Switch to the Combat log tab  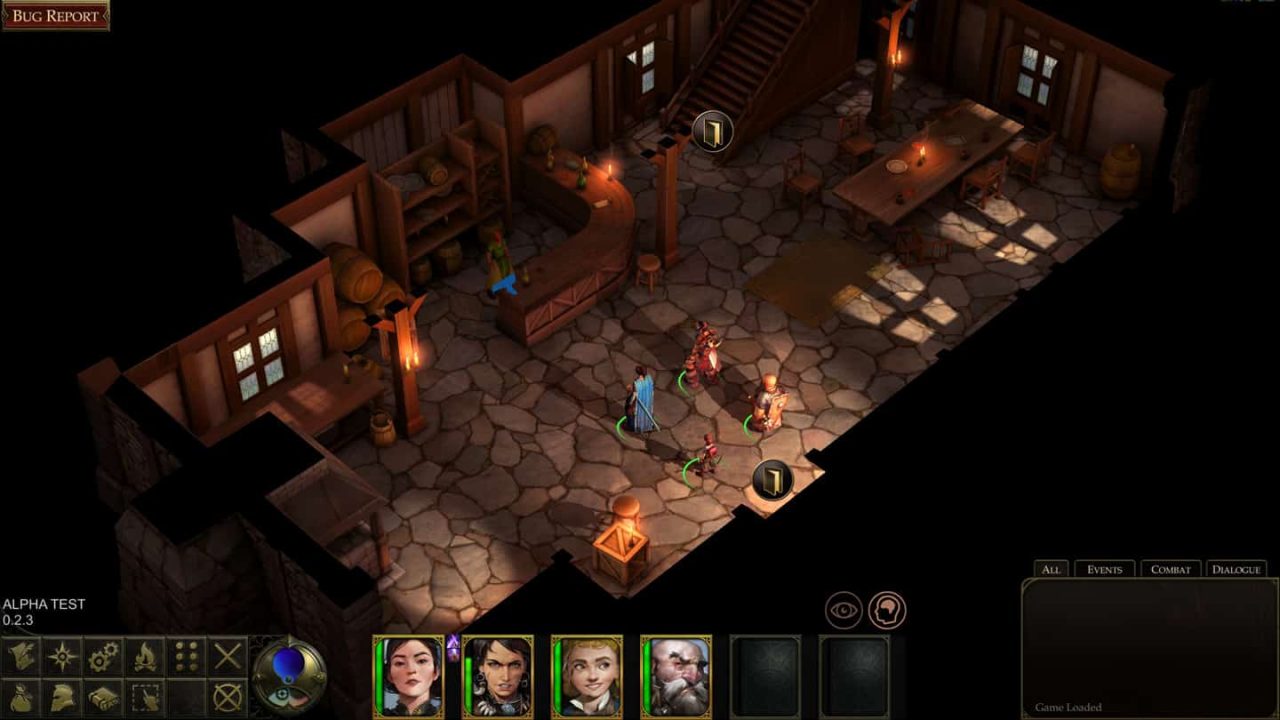[x=1170, y=568]
